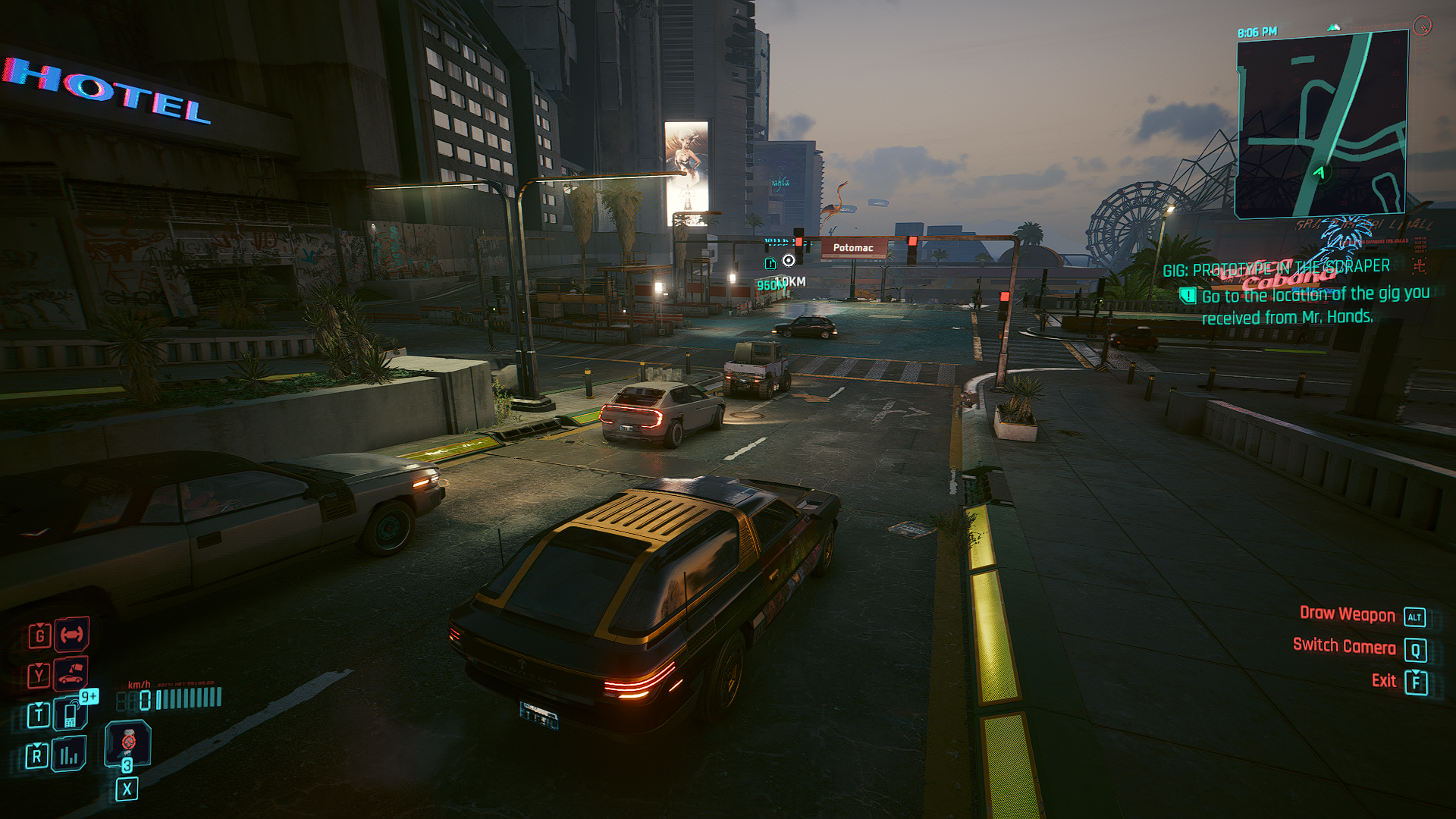
Task: Open the bar-chart radio volume icon
Action: pos(69,755)
